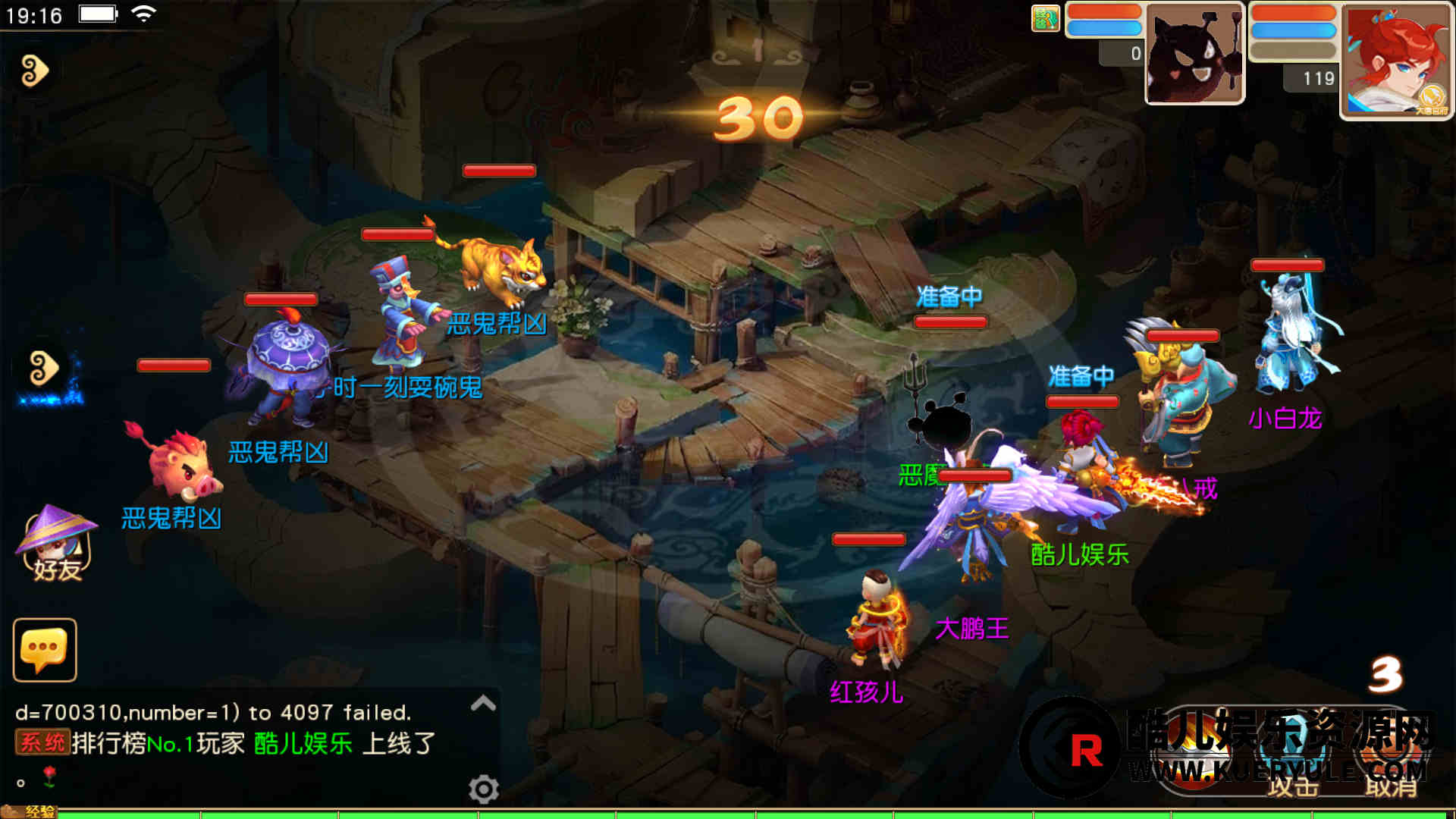
Task: Open chat settings via the gear icon
Action: [x=483, y=789]
